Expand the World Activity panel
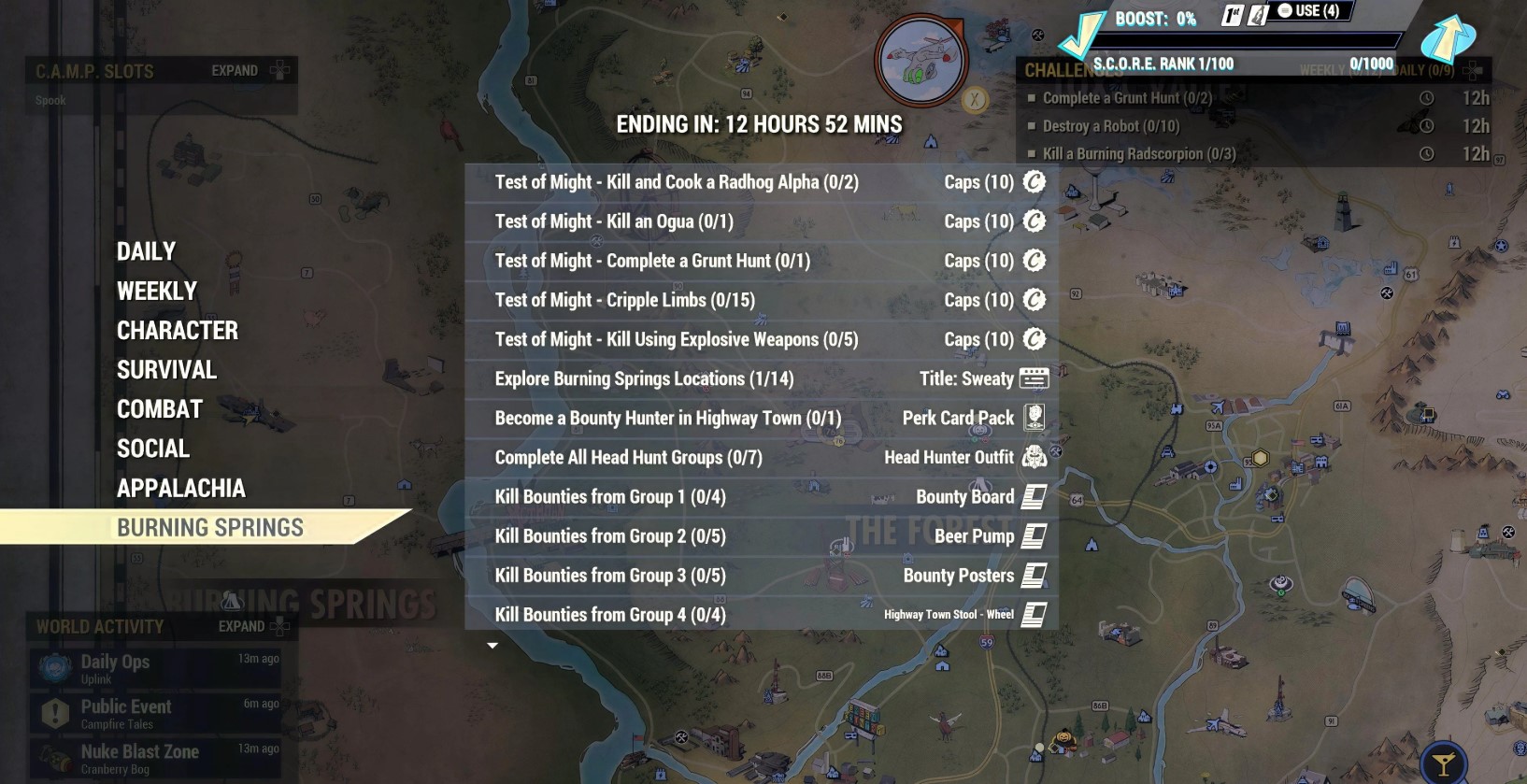The image size is (1527, 784). pyautogui.click(x=252, y=626)
